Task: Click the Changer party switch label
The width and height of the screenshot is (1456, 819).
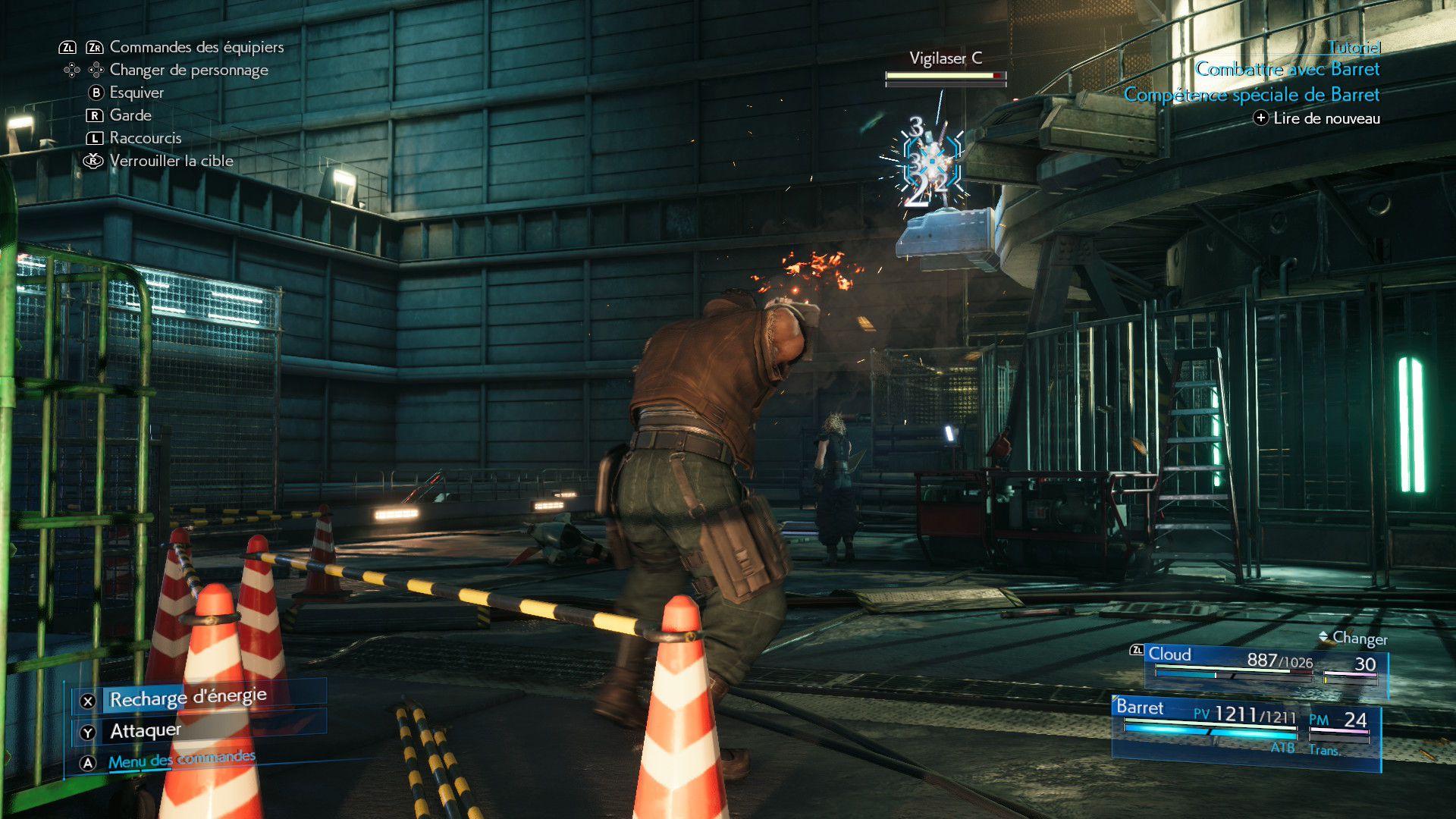Action: (x=1359, y=639)
